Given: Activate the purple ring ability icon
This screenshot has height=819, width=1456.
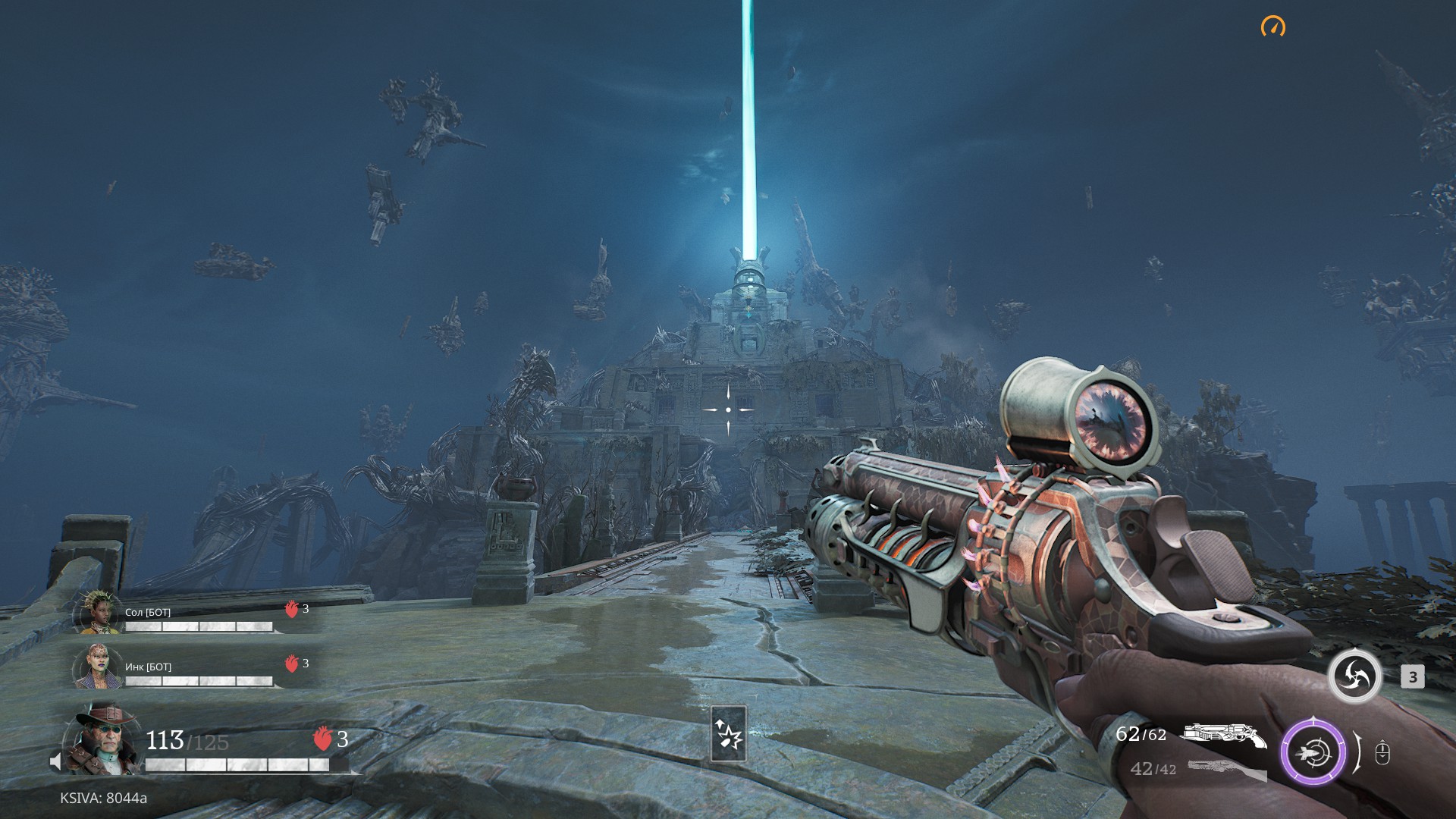Looking at the screenshot, I should (1313, 752).
